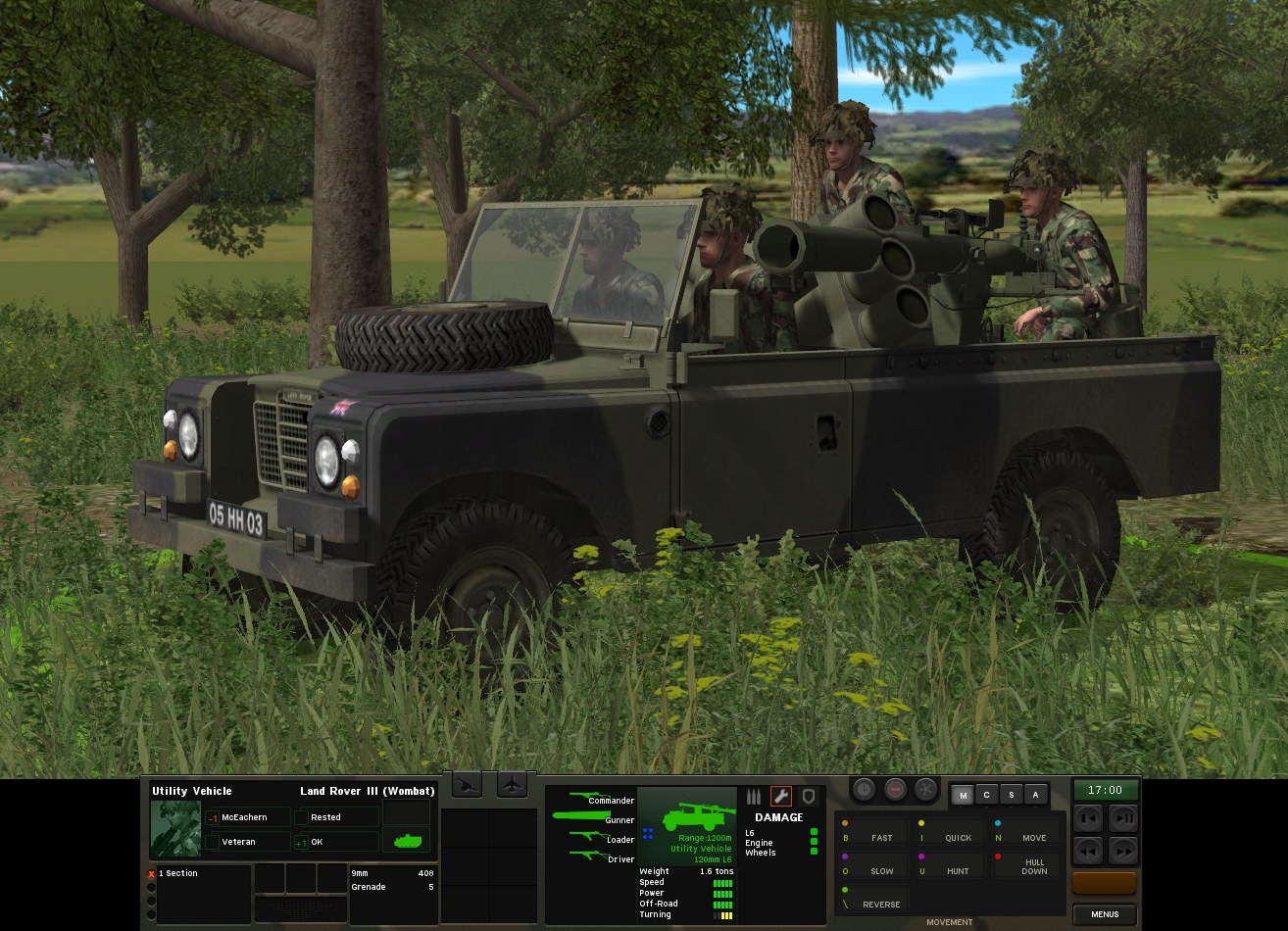
Task: Give the SLOW movement command
Action: [x=873, y=870]
